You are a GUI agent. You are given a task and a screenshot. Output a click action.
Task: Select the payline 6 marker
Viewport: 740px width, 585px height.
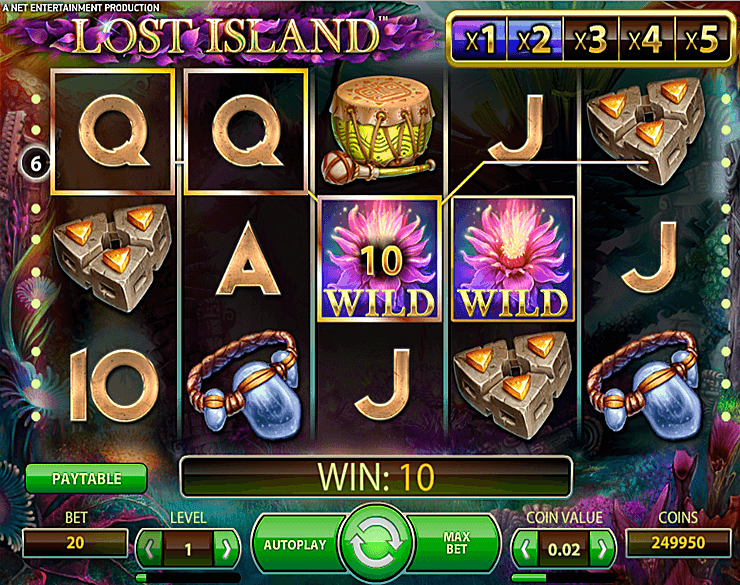(34, 162)
